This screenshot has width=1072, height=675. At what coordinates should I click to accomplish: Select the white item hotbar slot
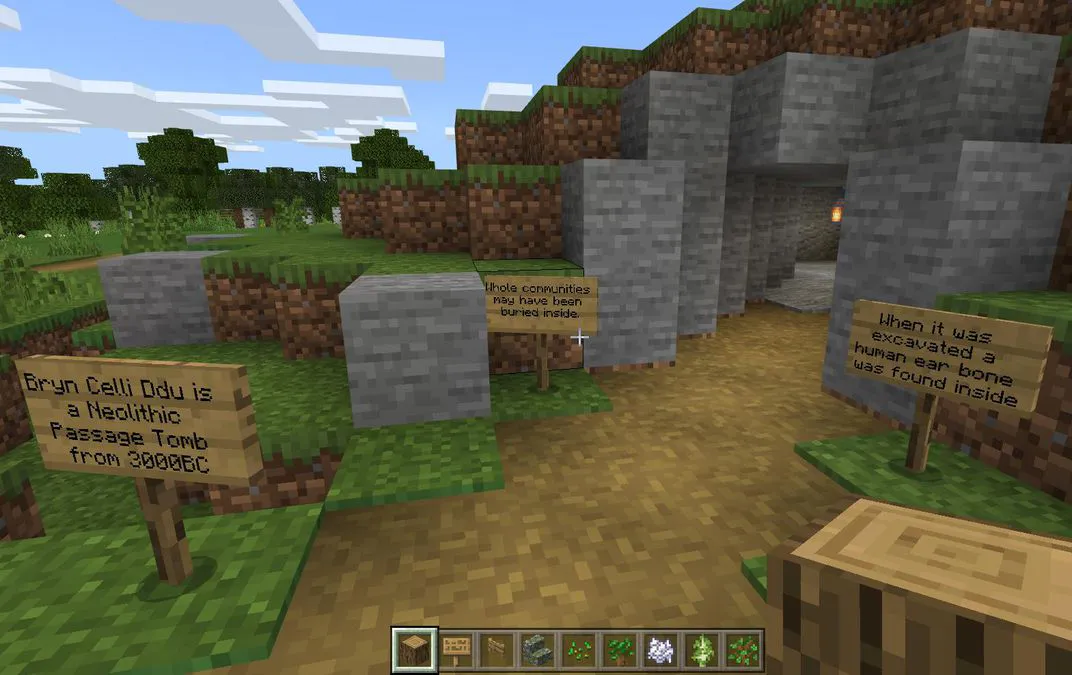tap(659, 648)
